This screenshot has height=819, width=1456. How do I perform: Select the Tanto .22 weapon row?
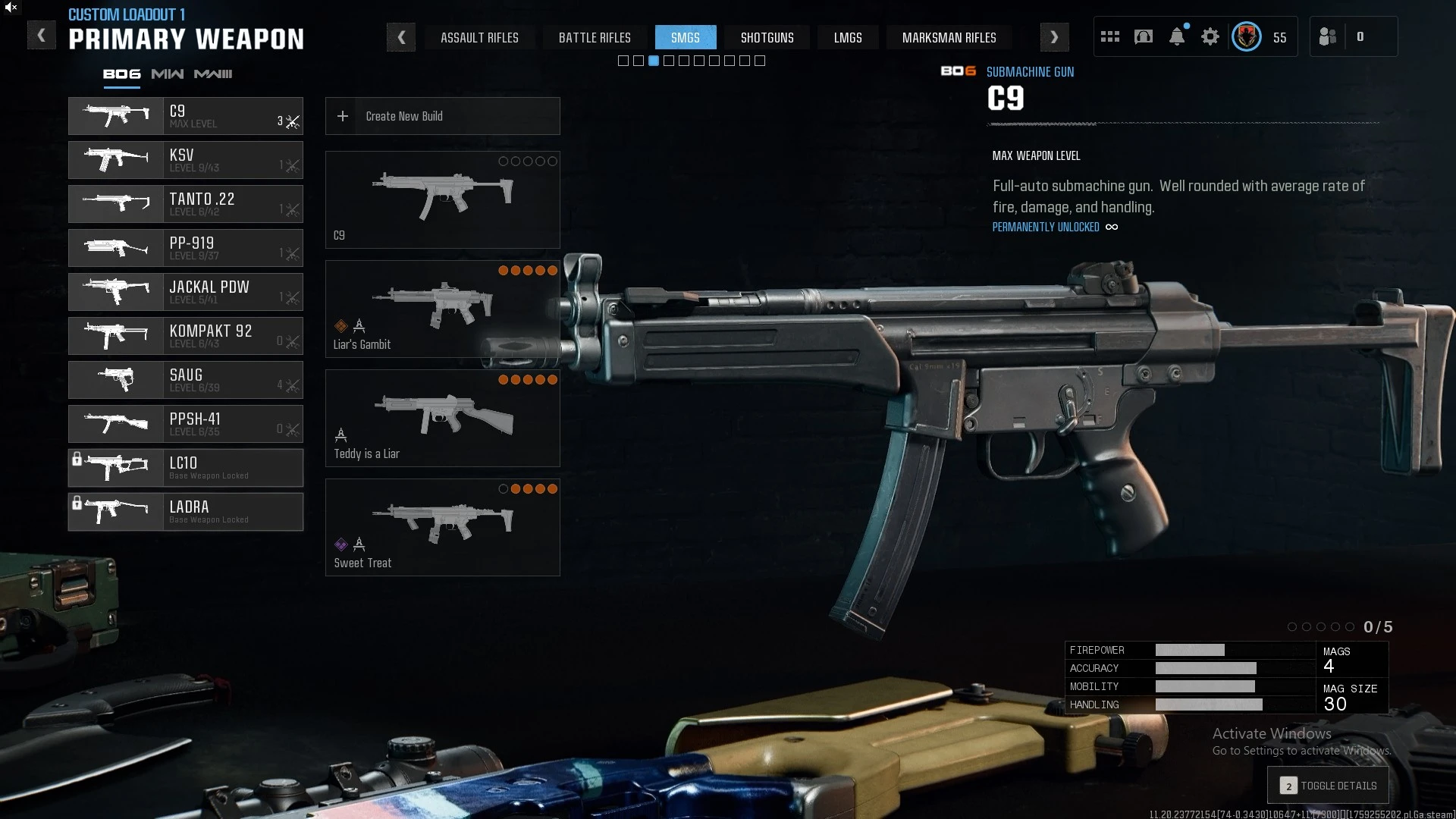[x=186, y=204]
